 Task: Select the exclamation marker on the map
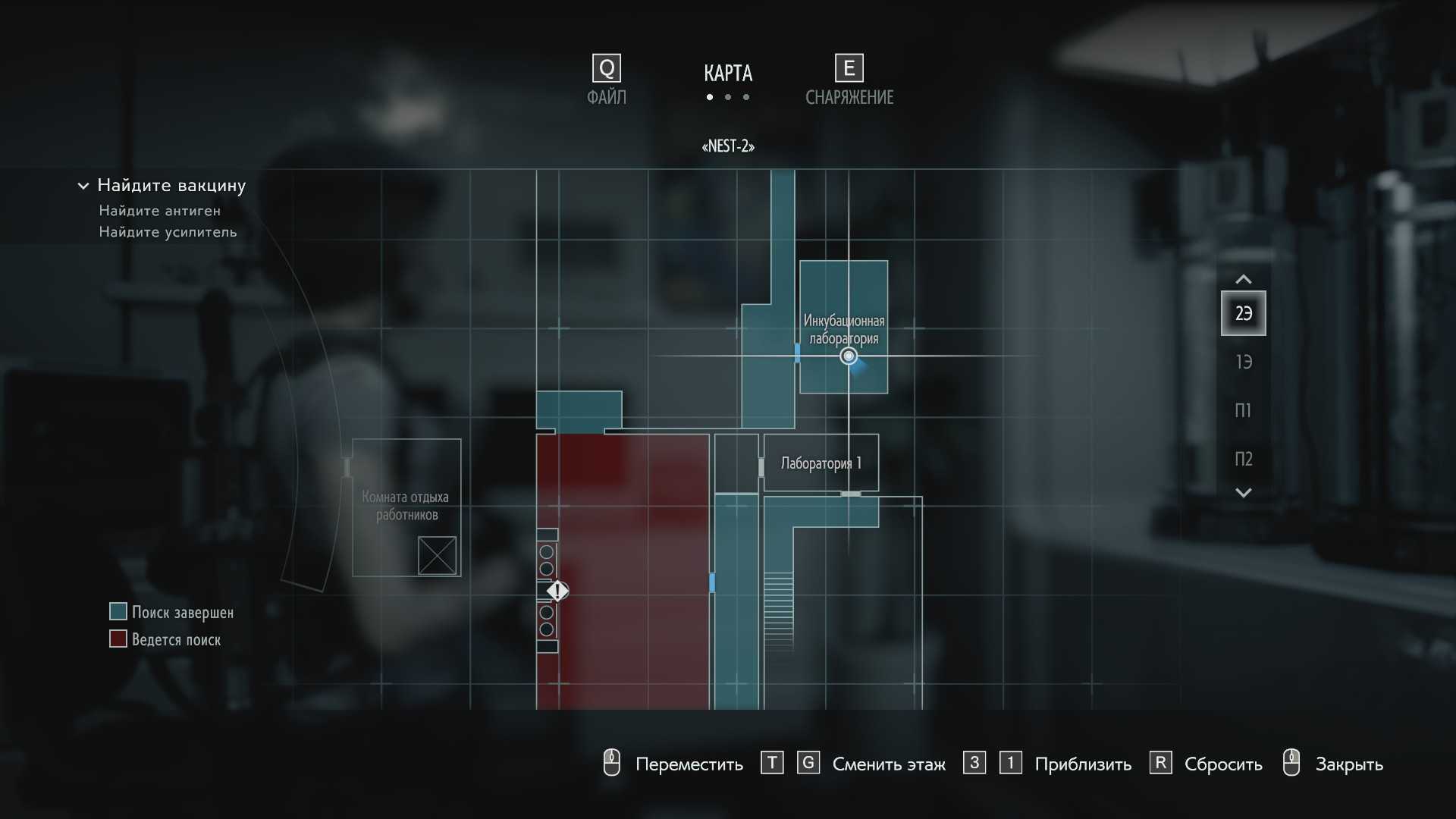click(x=558, y=591)
